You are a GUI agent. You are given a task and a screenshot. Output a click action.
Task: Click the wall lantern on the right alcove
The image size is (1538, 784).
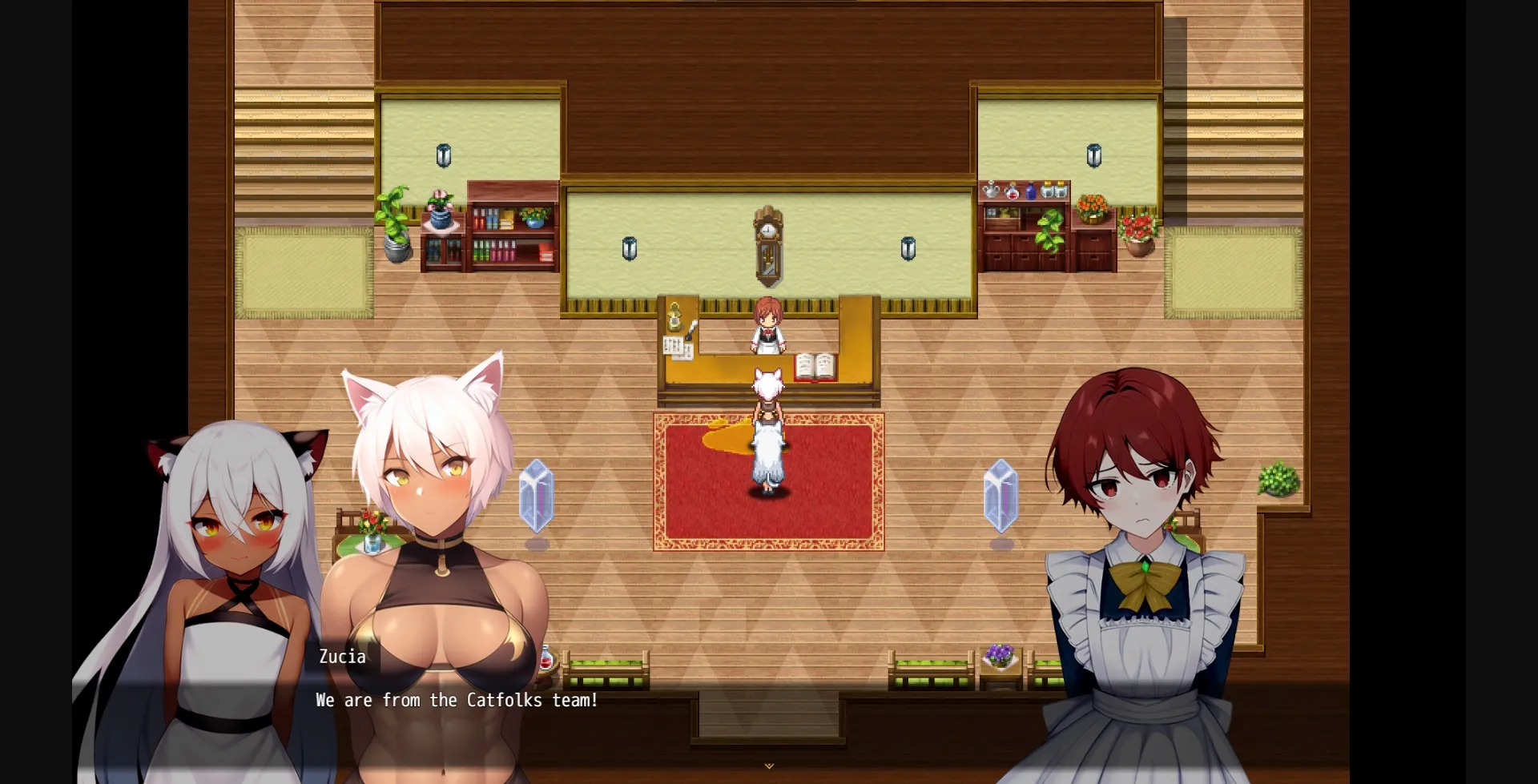[x=1094, y=155]
